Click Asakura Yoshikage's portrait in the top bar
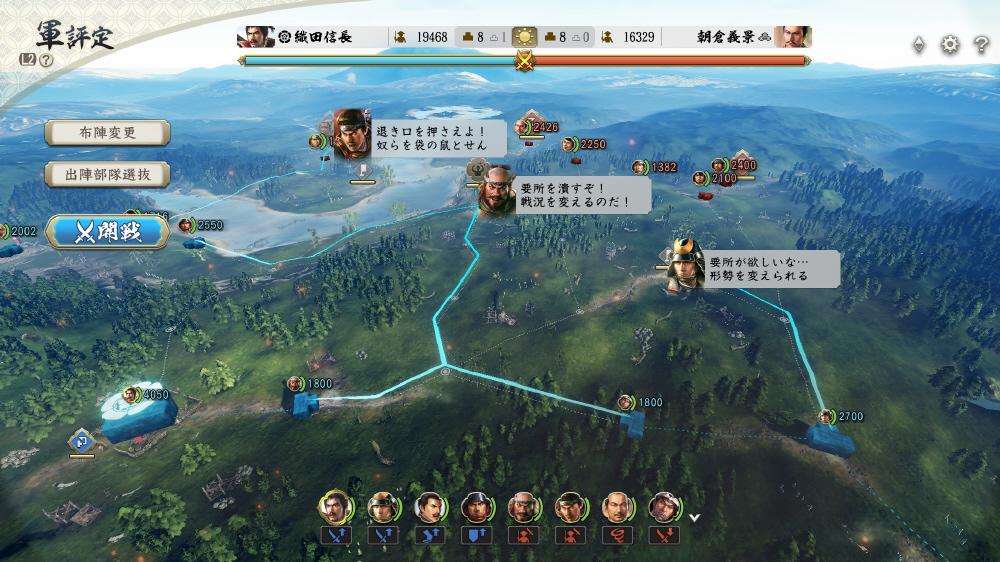Image resolution: width=1000 pixels, height=562 pixels. (x=792, y=37)
